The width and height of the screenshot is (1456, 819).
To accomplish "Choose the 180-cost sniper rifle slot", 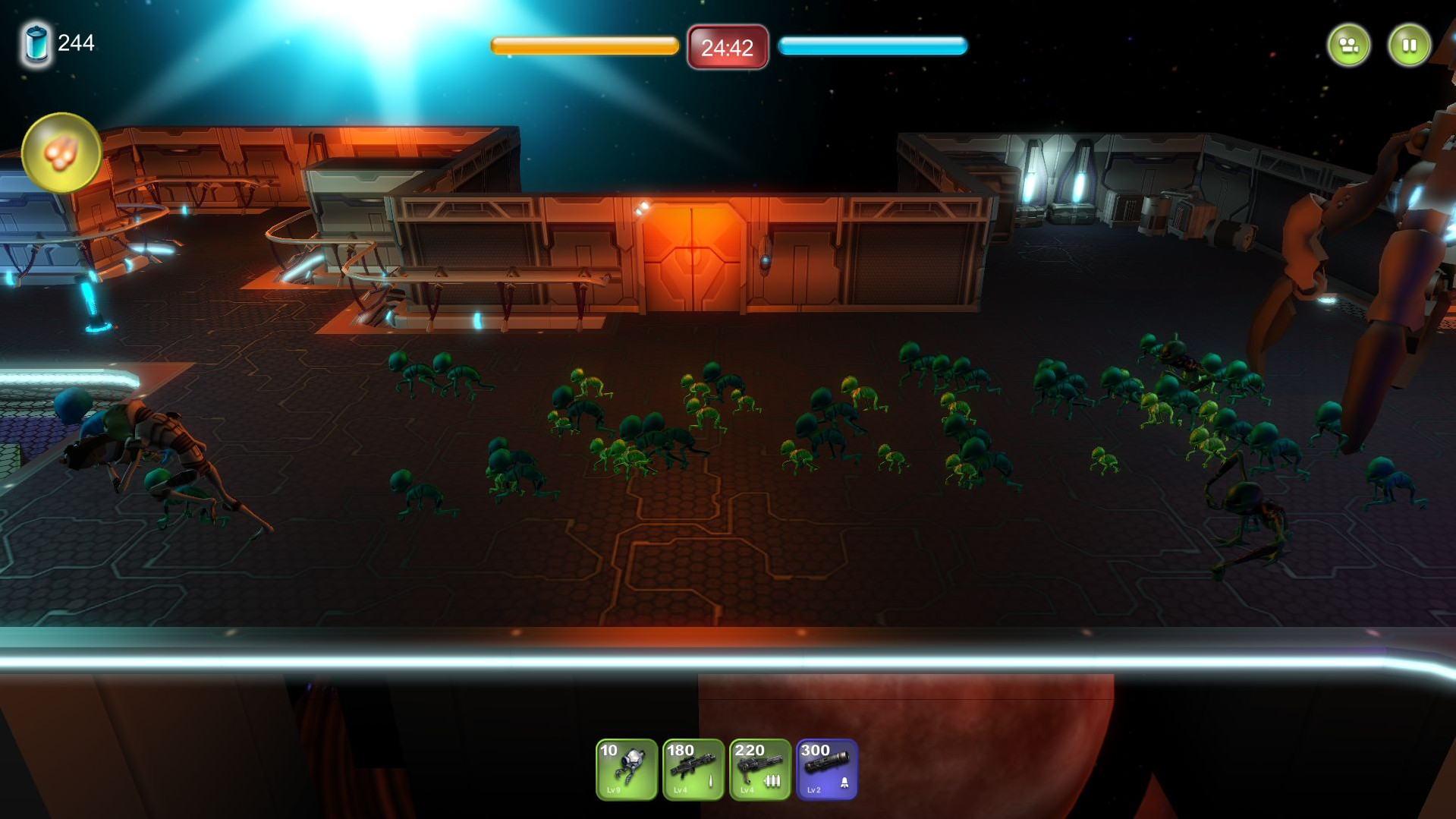I will (x=693, y=769).
